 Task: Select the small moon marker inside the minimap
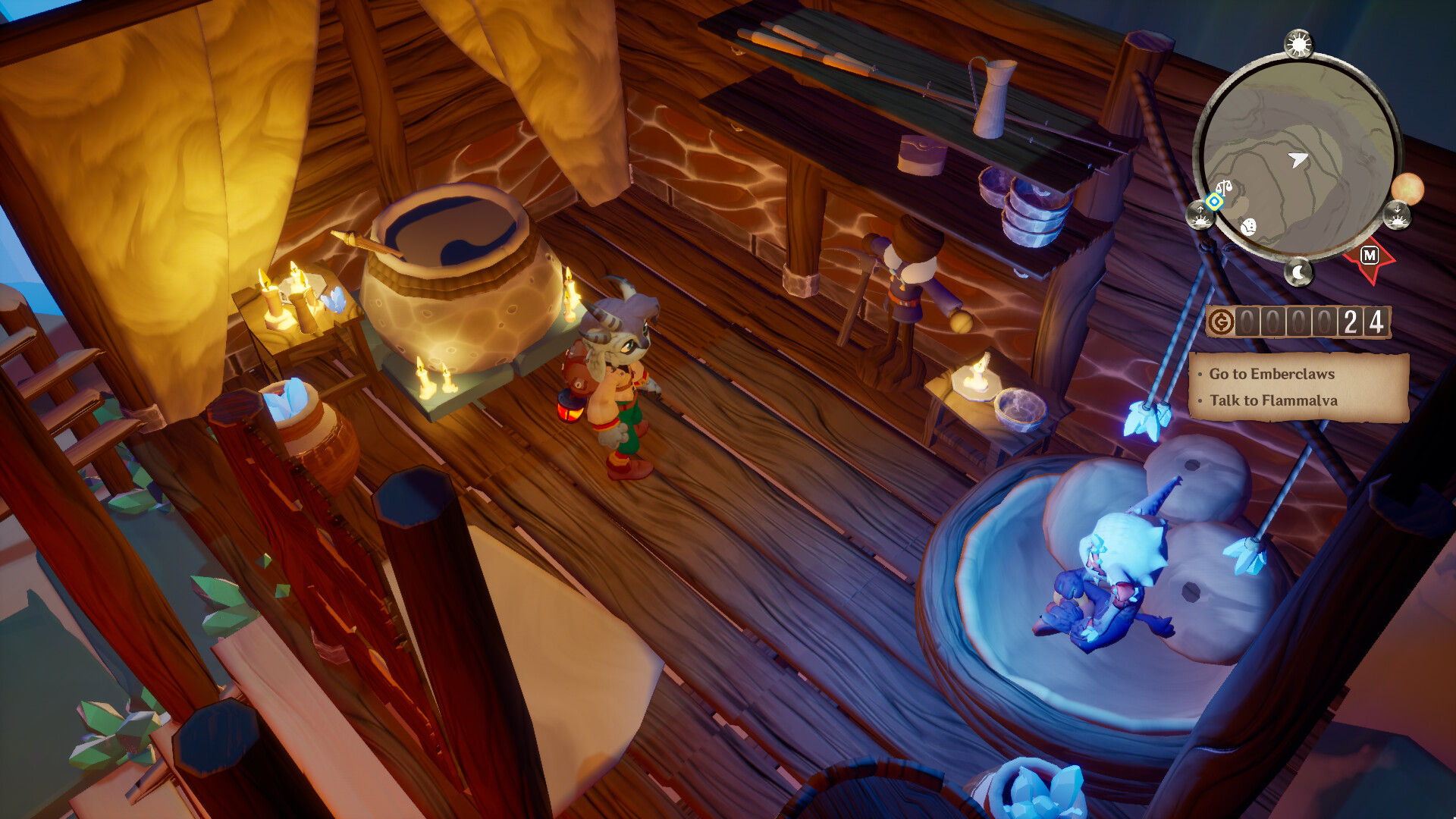(x=1249, y=227)
